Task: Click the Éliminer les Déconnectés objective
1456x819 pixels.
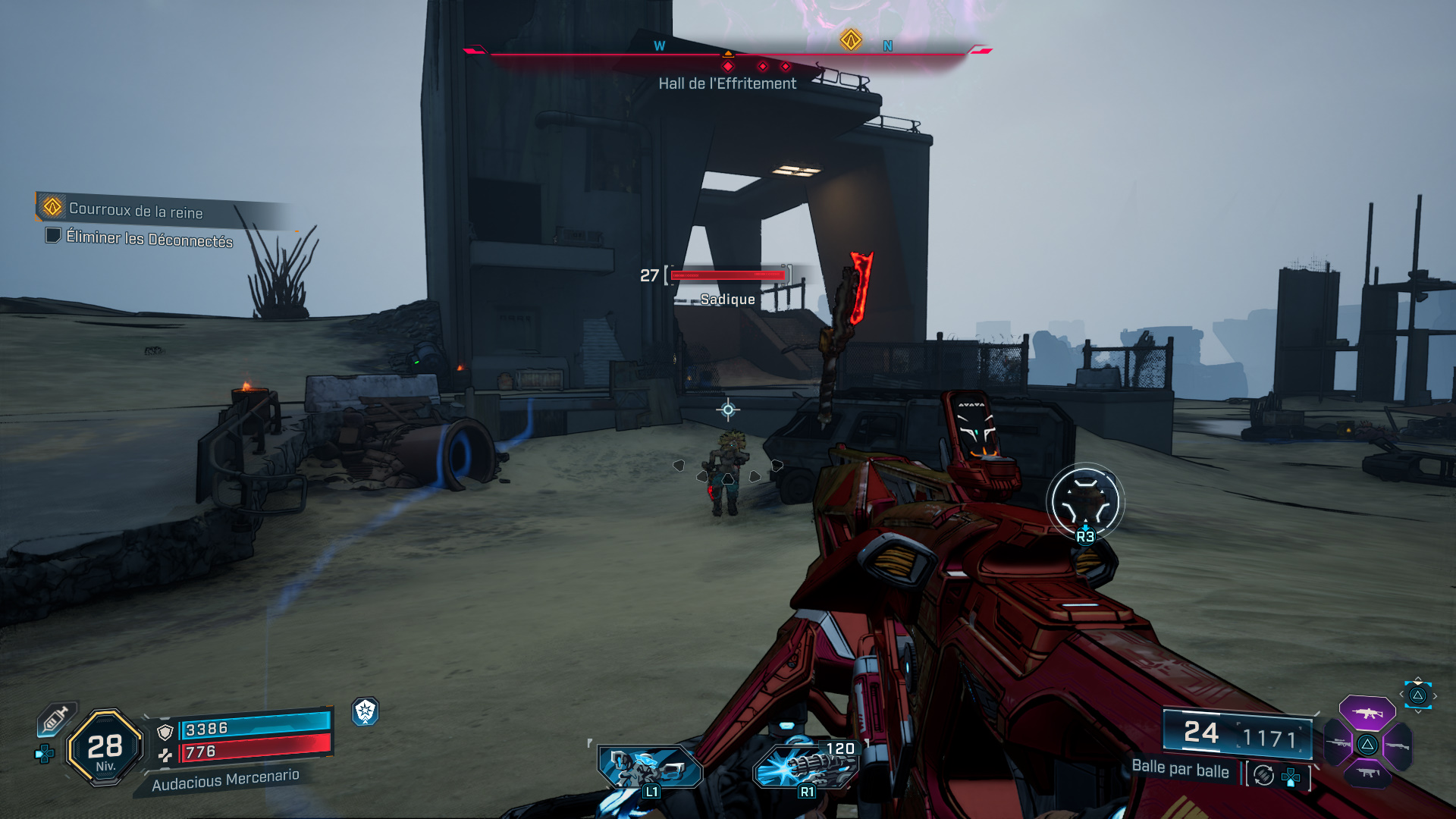Action: point(149,239)
